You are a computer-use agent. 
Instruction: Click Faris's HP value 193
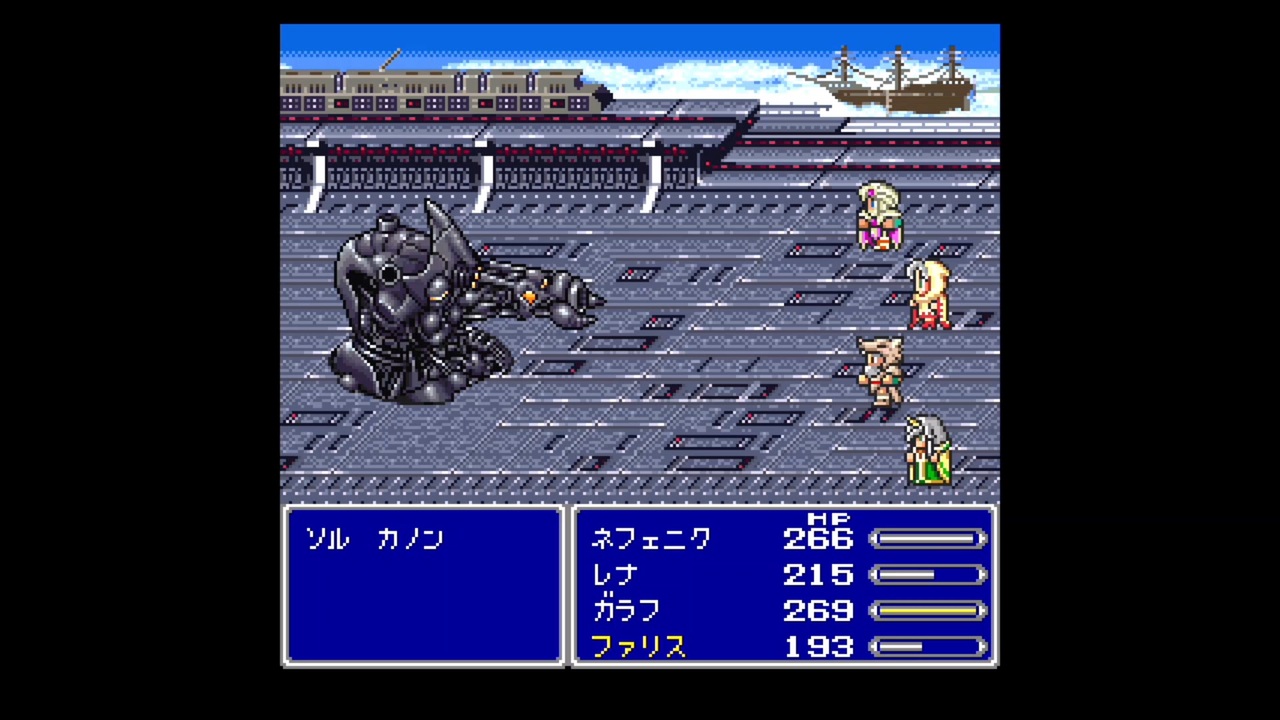point(818,646)
